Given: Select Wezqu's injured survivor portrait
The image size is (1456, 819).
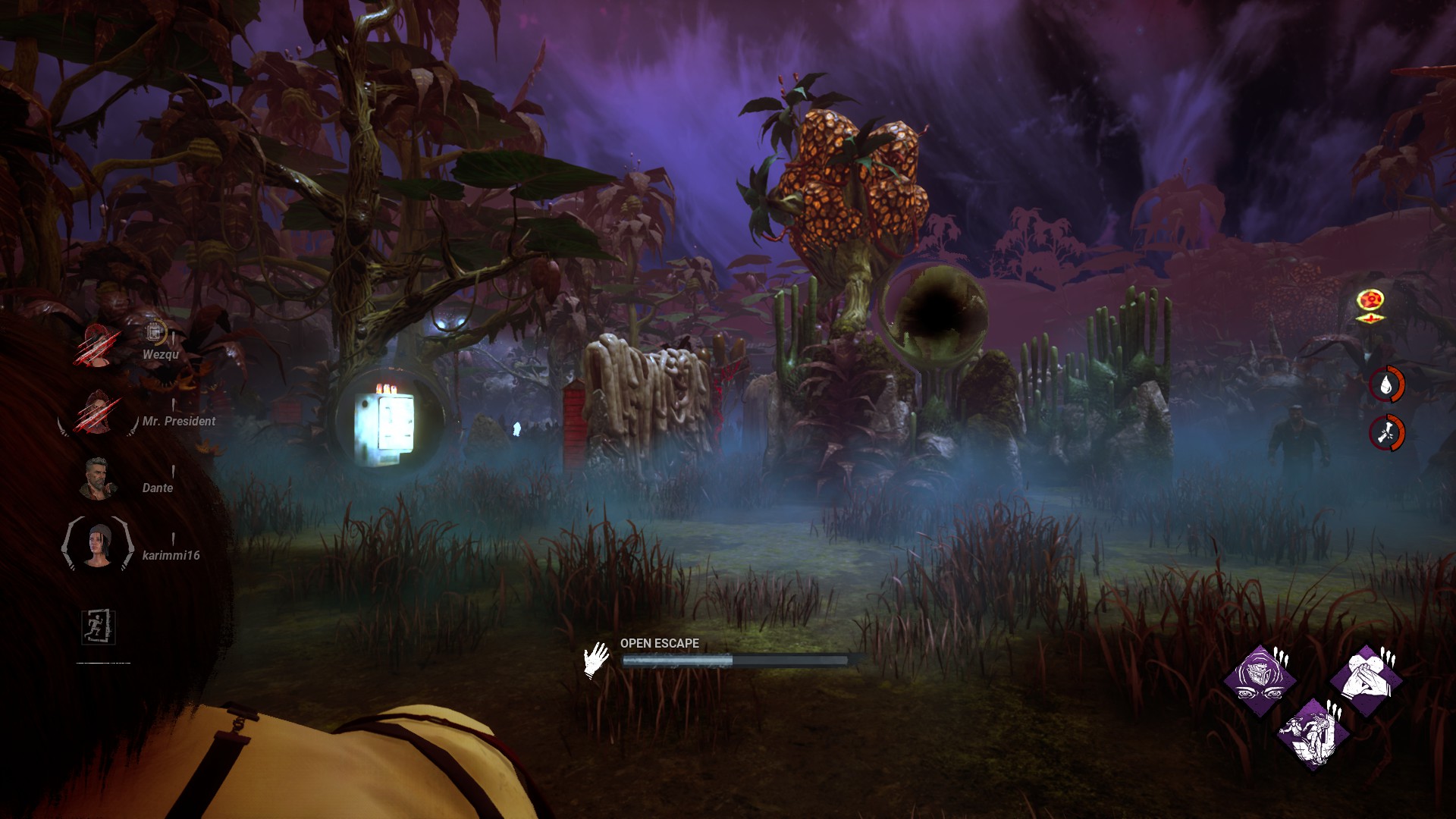Looking at the screenshot, I should pyautogui.click(x=97, y=347).
